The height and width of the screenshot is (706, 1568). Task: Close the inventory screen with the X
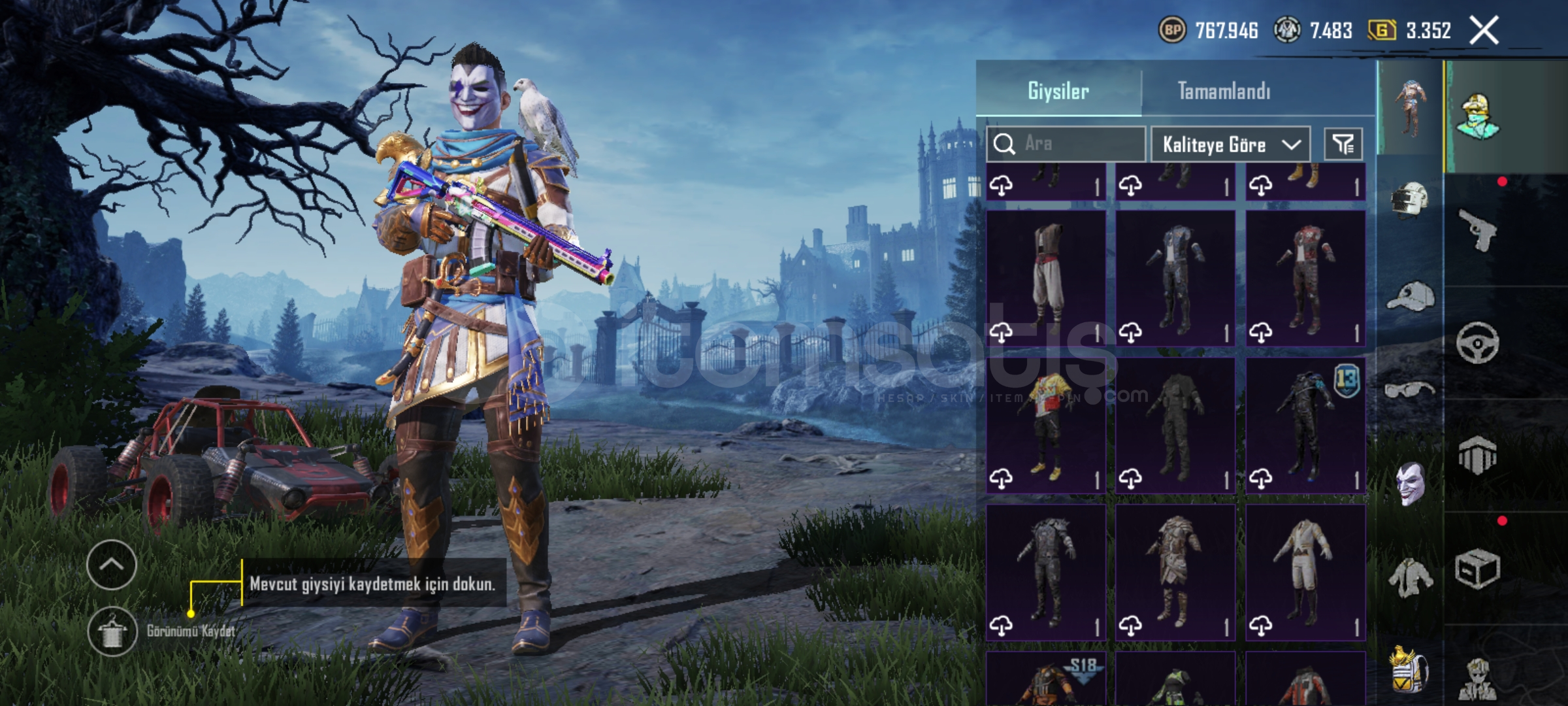(x=1484, y=30)
